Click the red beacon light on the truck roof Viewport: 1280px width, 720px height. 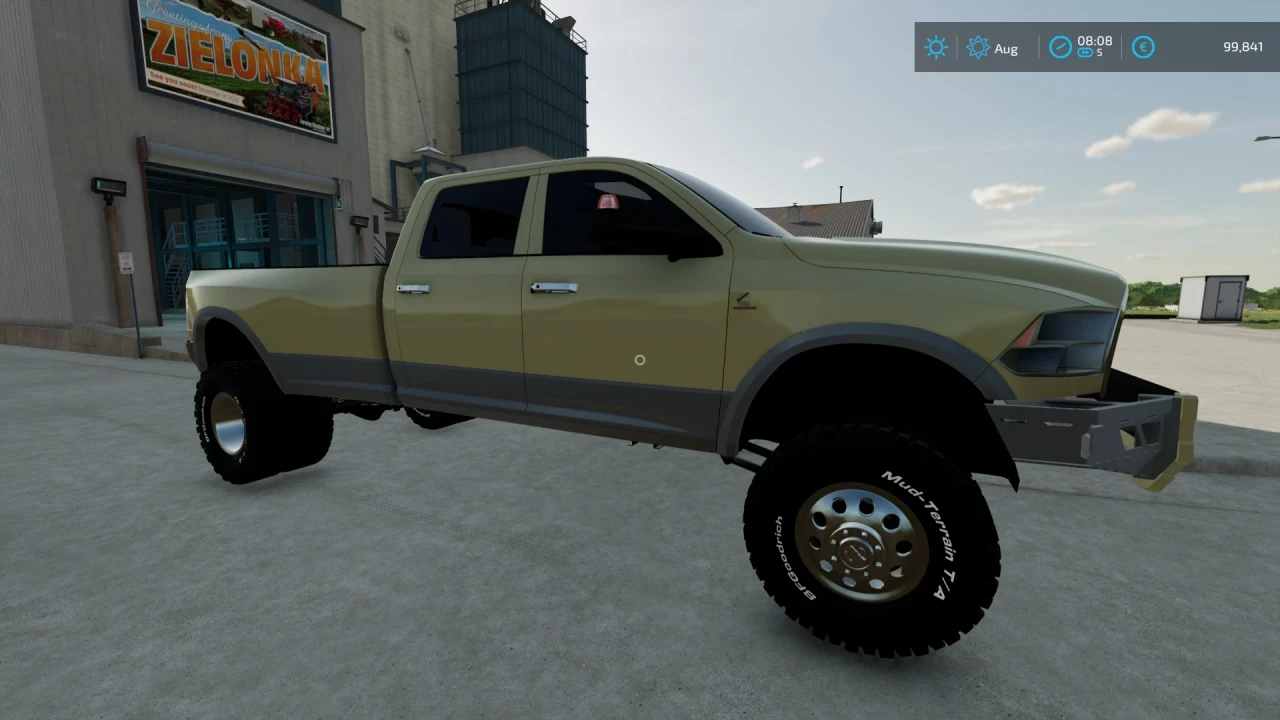point(606,203)
